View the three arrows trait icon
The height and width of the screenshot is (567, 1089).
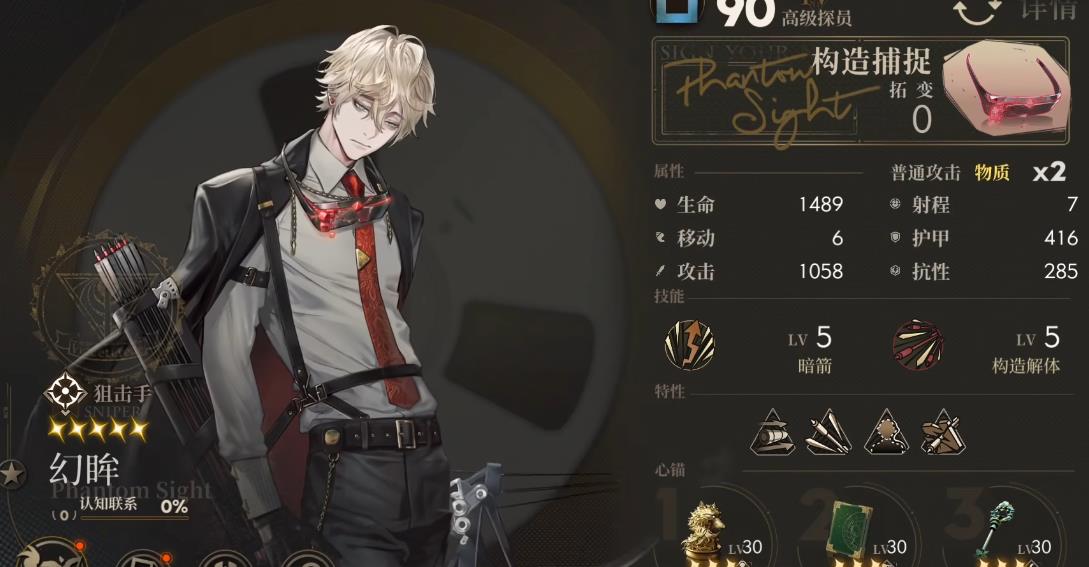coord(827,433)
